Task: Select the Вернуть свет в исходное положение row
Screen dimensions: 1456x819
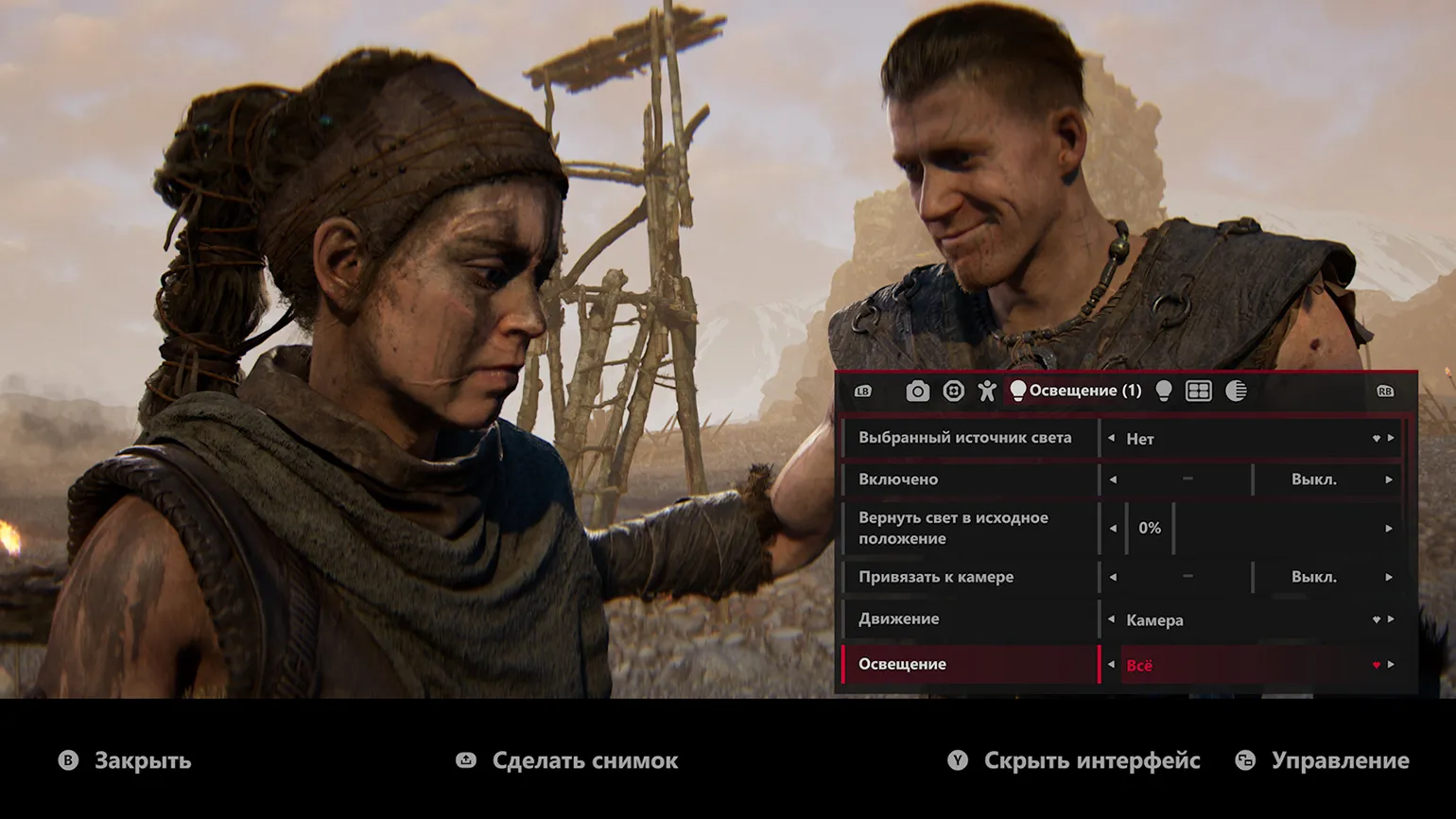Action: click(x=964, y=529)
